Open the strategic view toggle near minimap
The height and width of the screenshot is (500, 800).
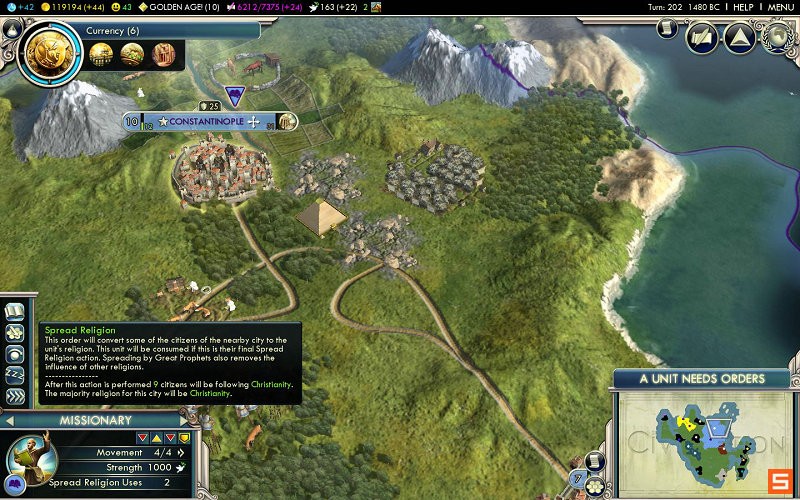[595, 461]
